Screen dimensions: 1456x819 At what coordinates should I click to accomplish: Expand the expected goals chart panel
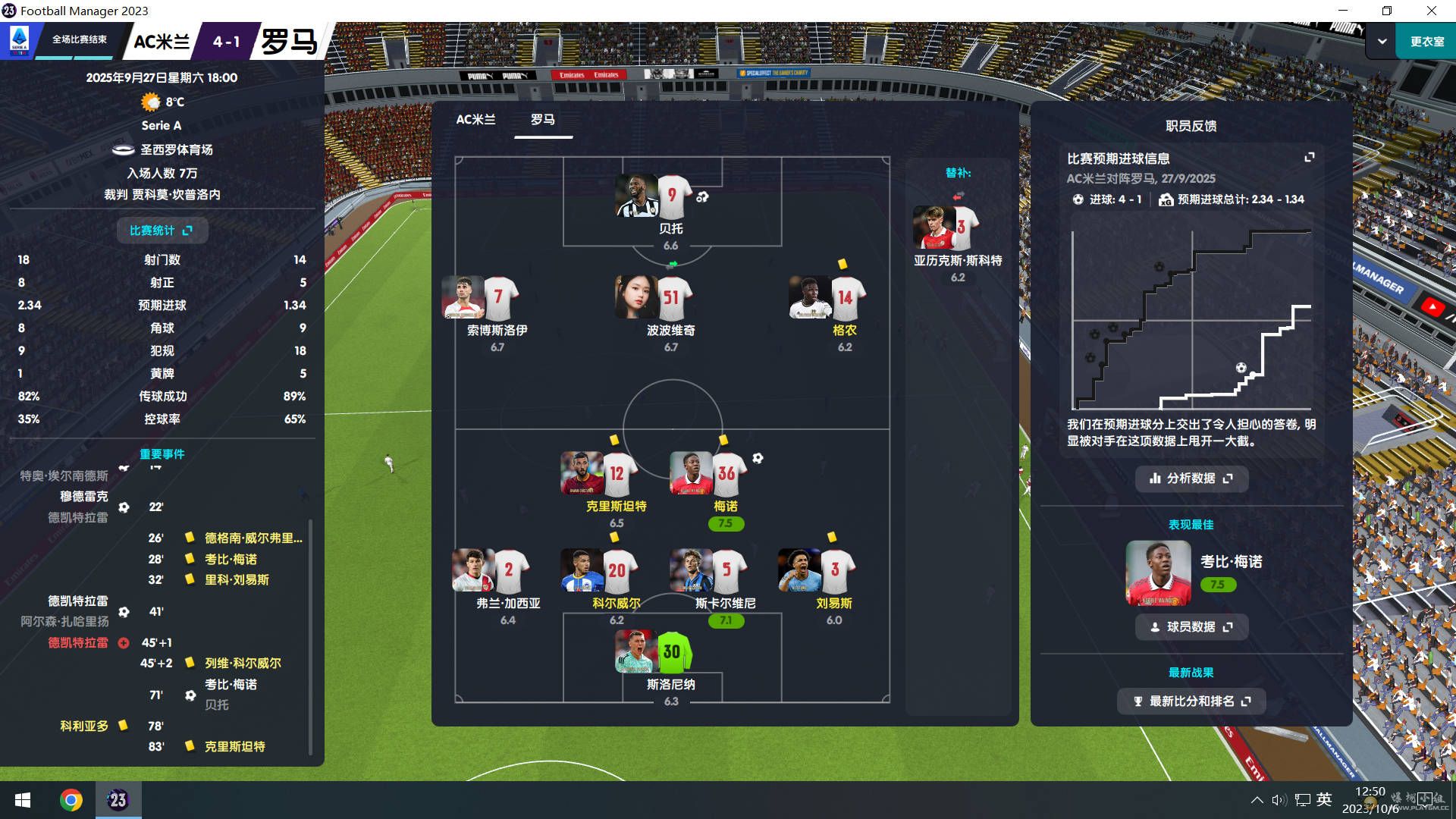pos(1309,158)
